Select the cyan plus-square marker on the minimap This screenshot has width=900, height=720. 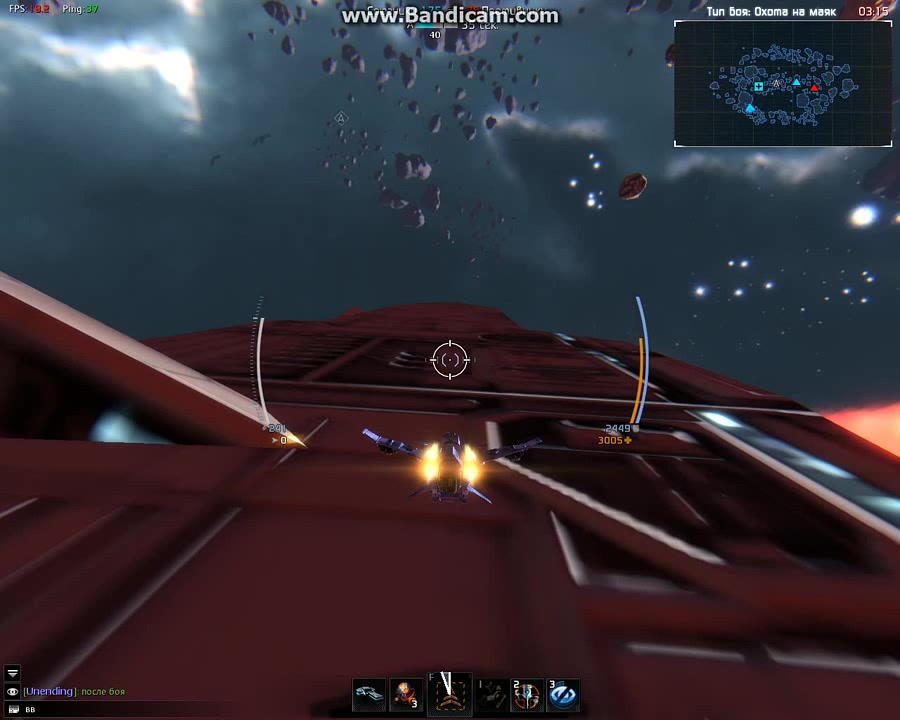coord(759,87)
